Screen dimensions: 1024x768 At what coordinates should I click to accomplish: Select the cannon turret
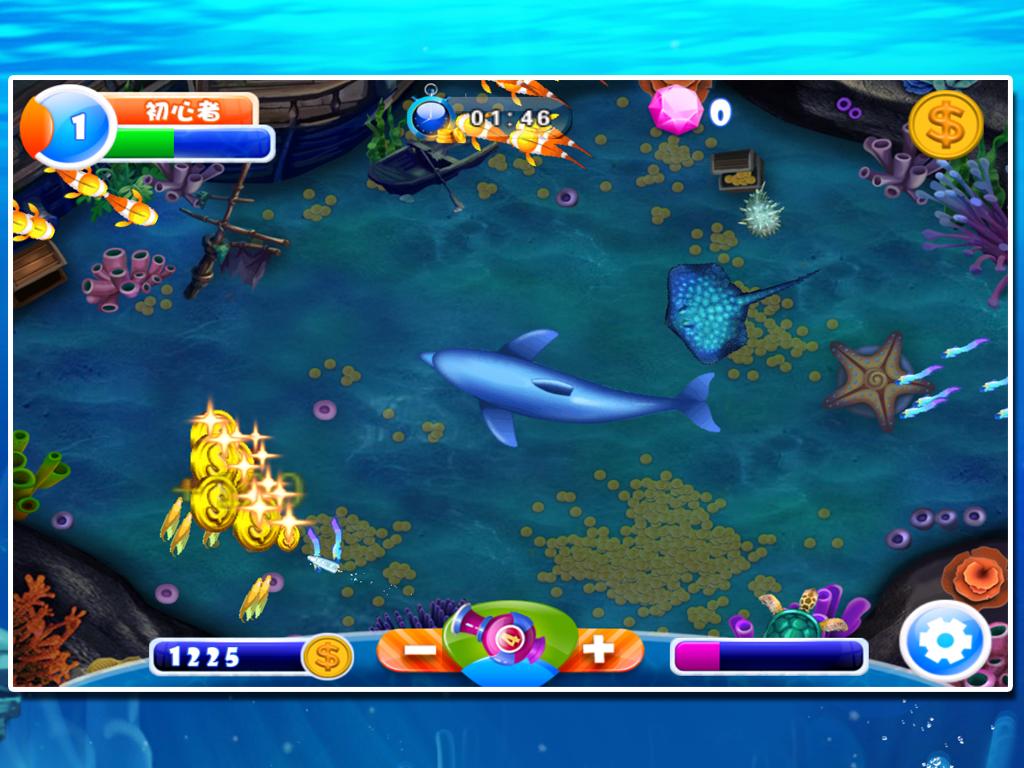click(510, 641)
